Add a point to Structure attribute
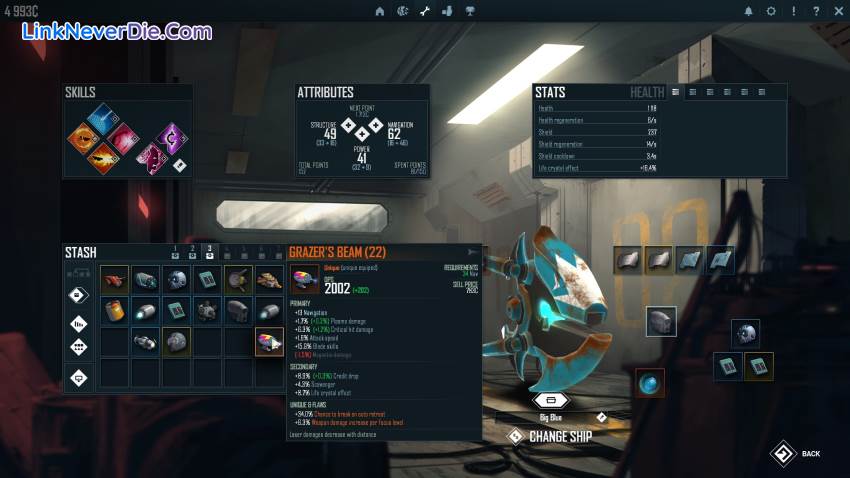Screen dimensions: 850x478 click(x=348, y=126)
